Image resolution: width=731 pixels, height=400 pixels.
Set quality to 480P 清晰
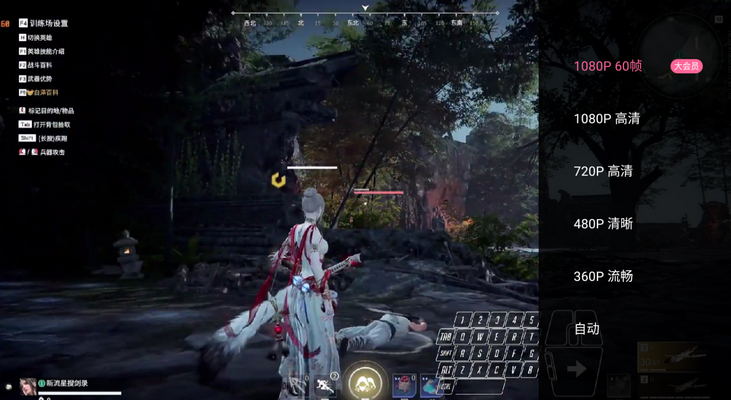coord(603,224)
